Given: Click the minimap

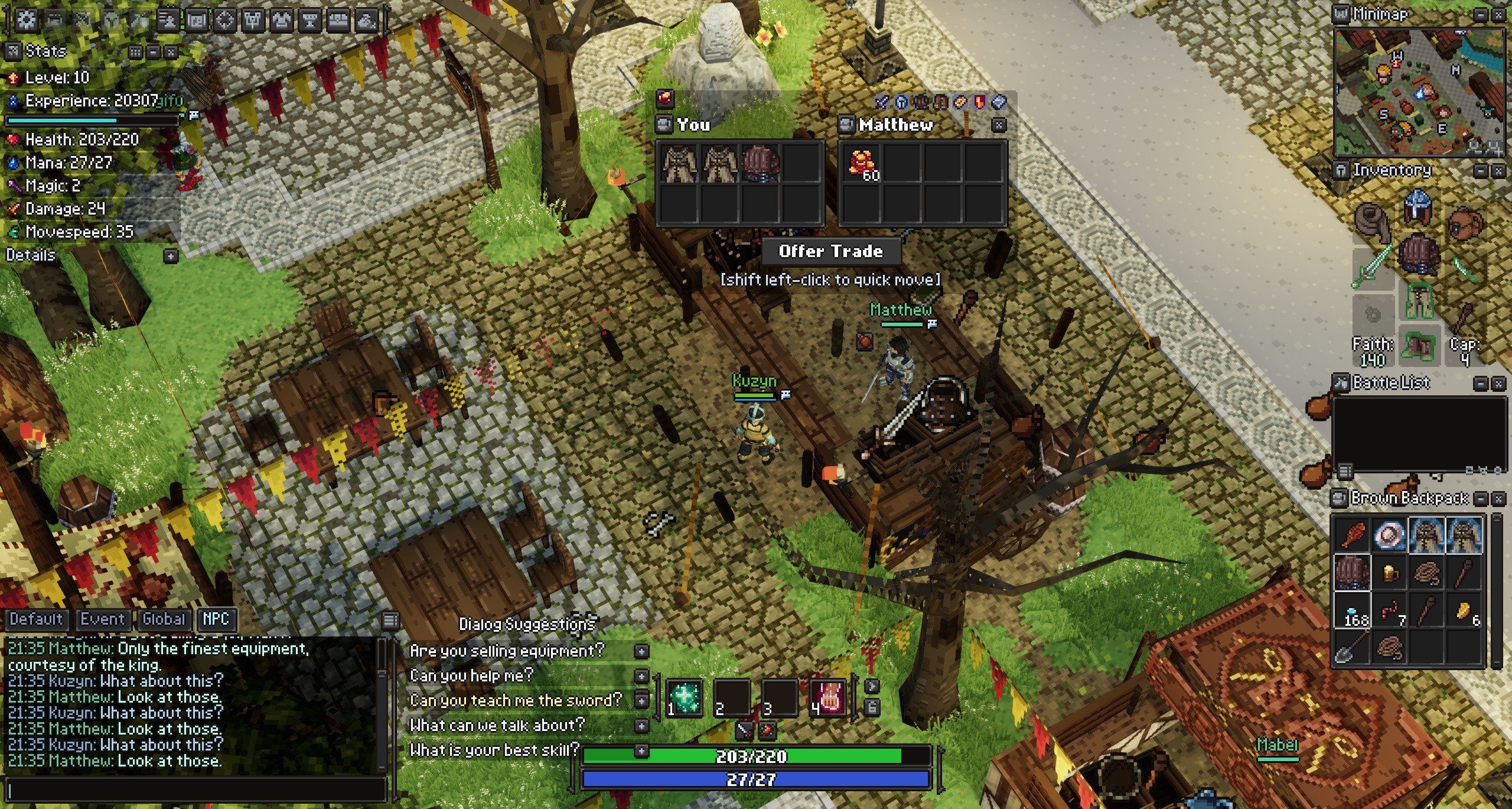Looking at the screenshot, I should coord(1419,92).
